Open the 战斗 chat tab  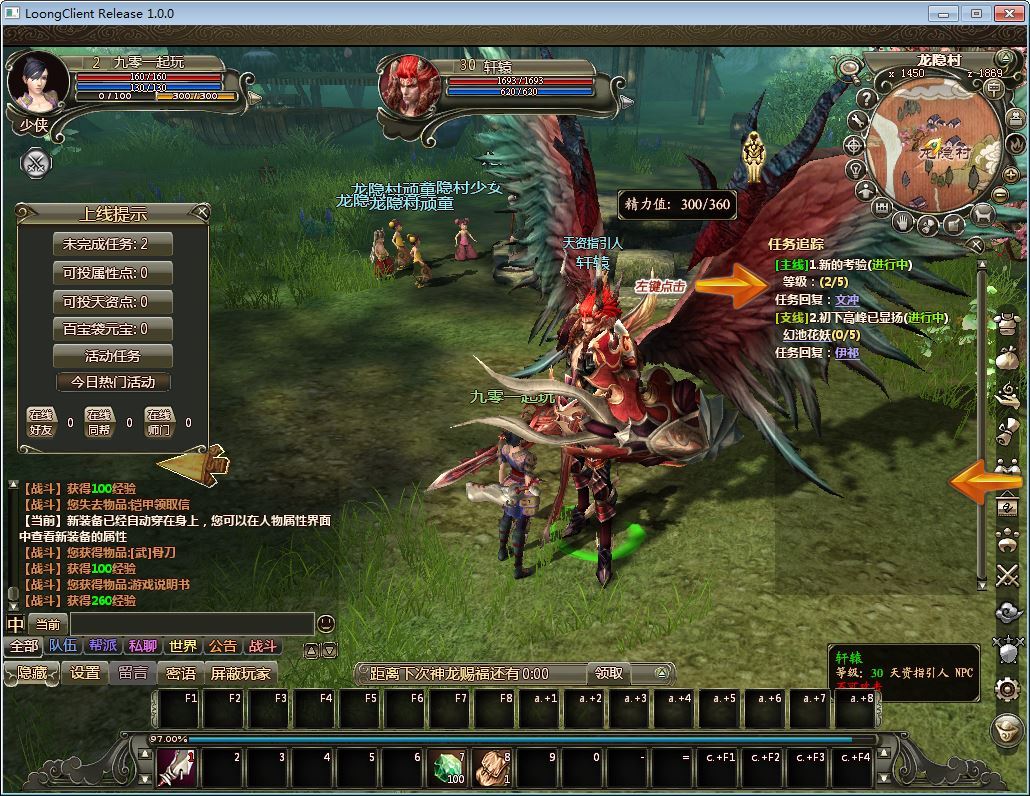tap(262, 647)
